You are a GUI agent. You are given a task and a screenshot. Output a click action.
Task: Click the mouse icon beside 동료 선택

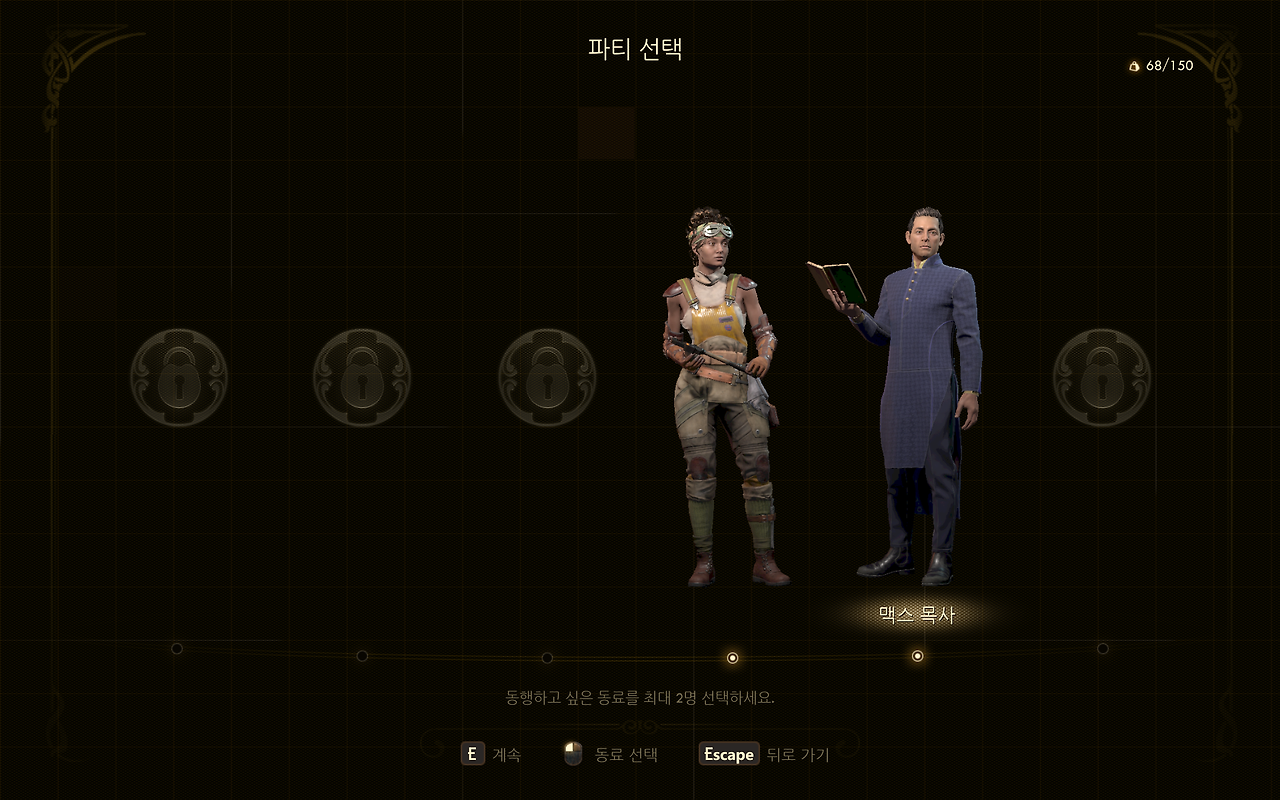[572, 755]
